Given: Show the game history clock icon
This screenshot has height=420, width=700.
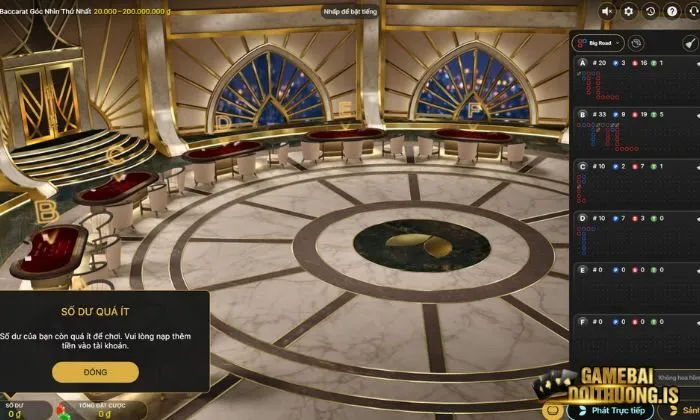Looking at the screenshot, I should (x=651, y=11).
